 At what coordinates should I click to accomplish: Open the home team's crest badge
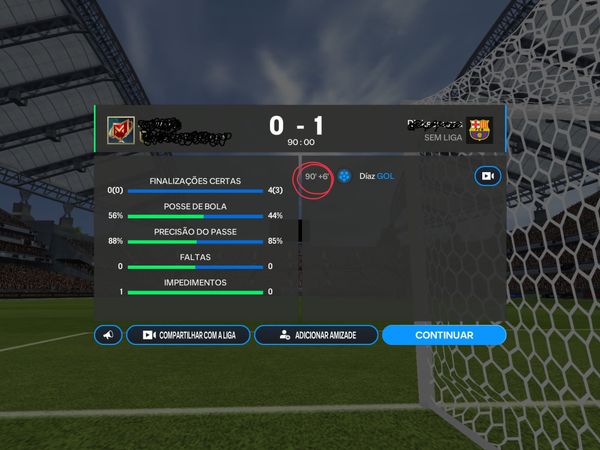[120, 130]
